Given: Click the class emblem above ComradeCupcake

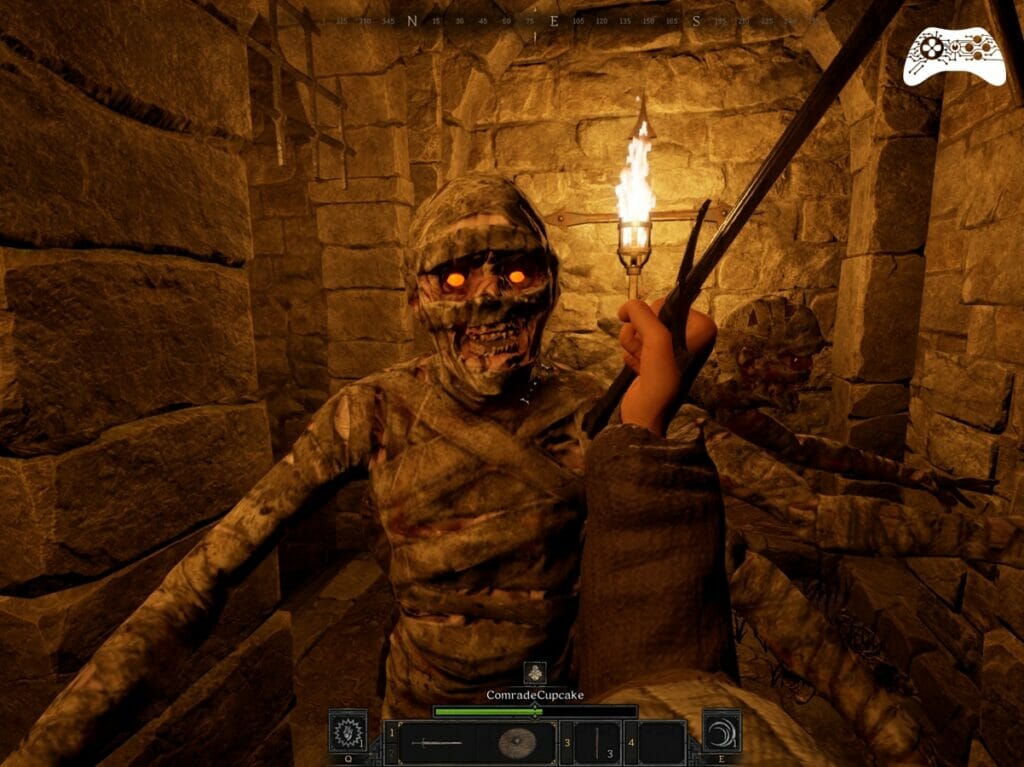Looking at the screenshot, I should click(x=535, y=672).
